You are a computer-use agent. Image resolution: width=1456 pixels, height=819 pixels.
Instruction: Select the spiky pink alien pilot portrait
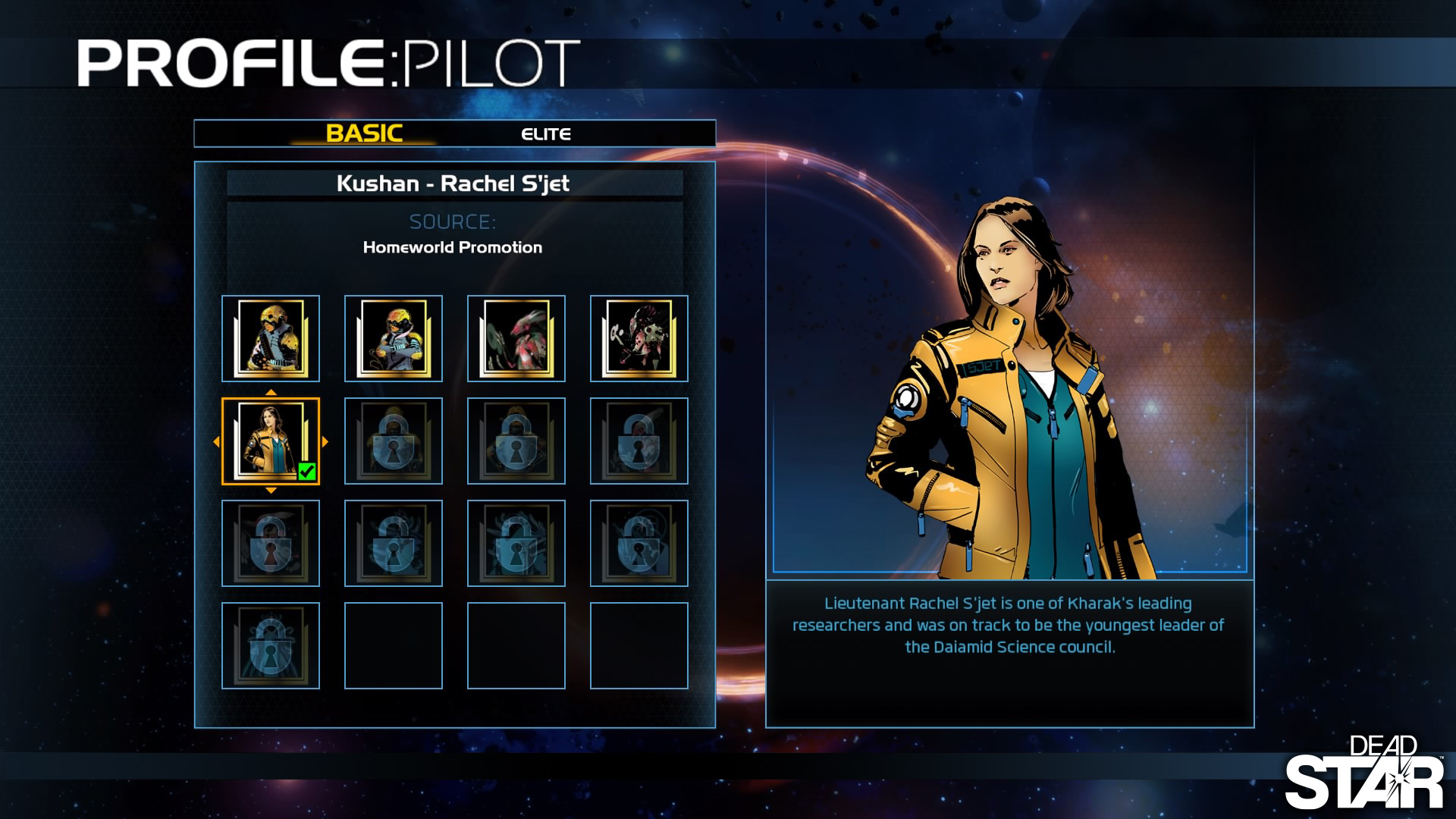(639, 338)
